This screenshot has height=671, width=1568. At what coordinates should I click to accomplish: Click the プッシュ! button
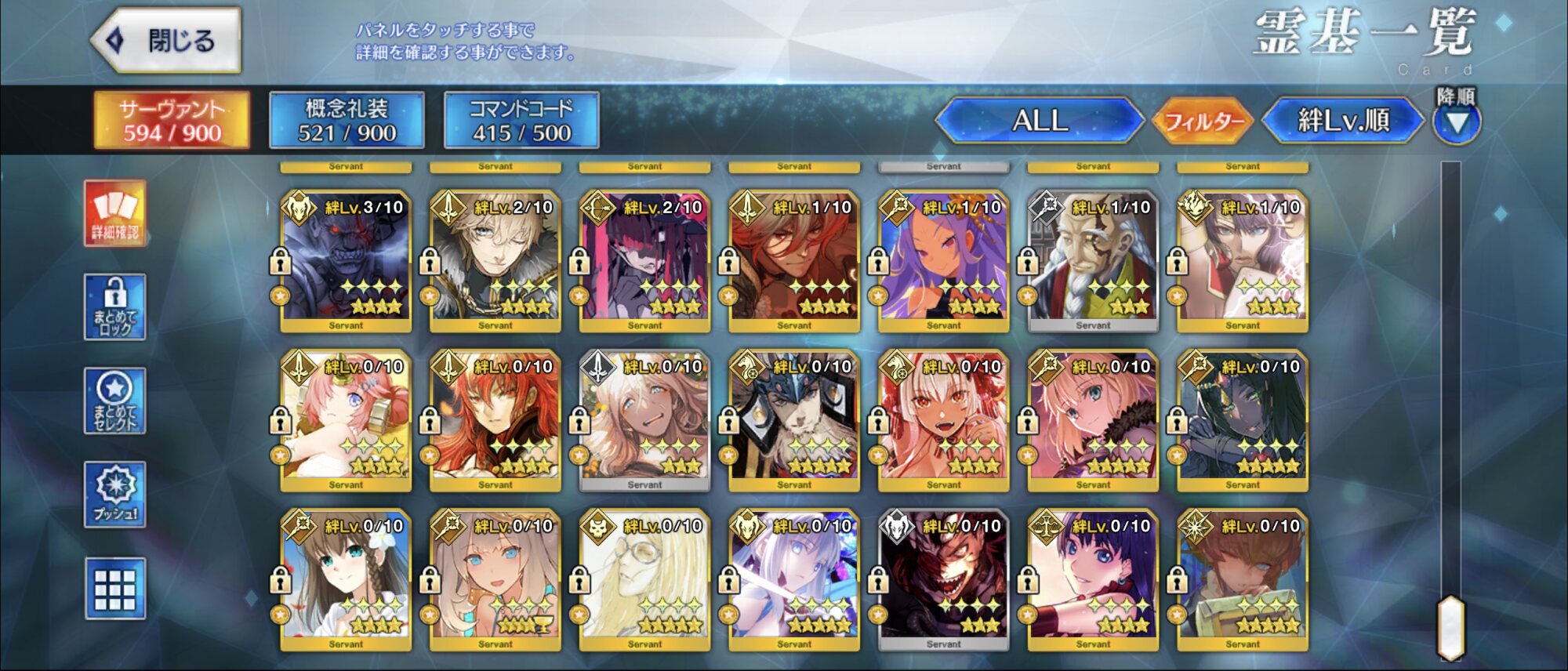point(115,494)
